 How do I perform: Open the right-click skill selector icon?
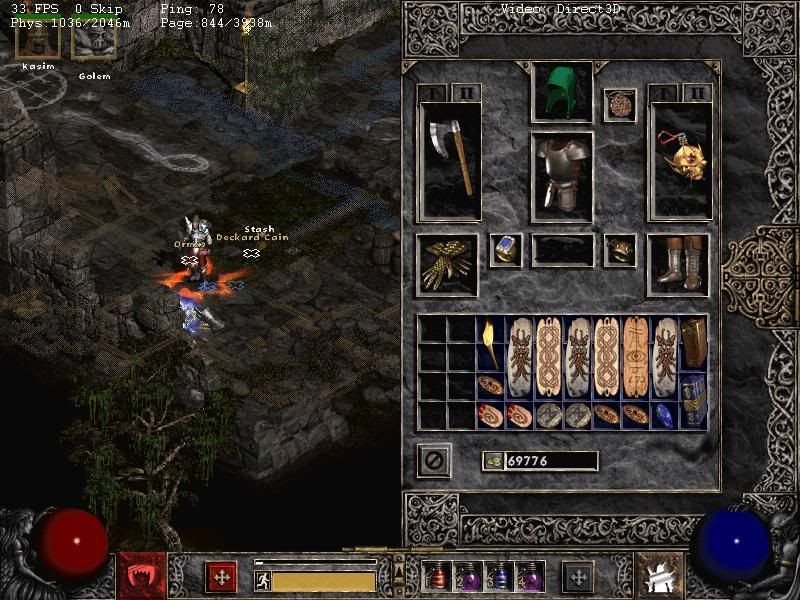point(658,575)
